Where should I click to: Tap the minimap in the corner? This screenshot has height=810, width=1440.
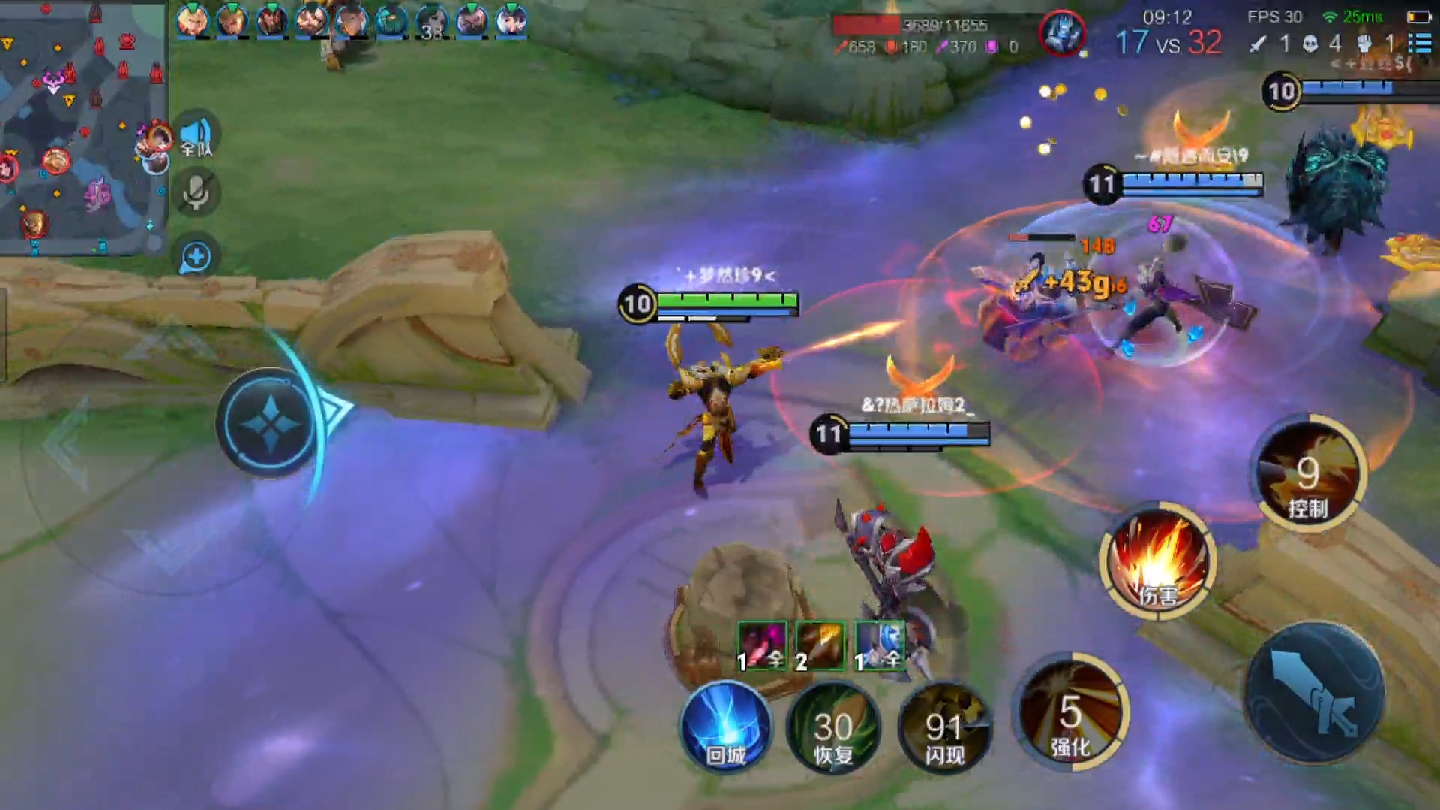point(82,125)
